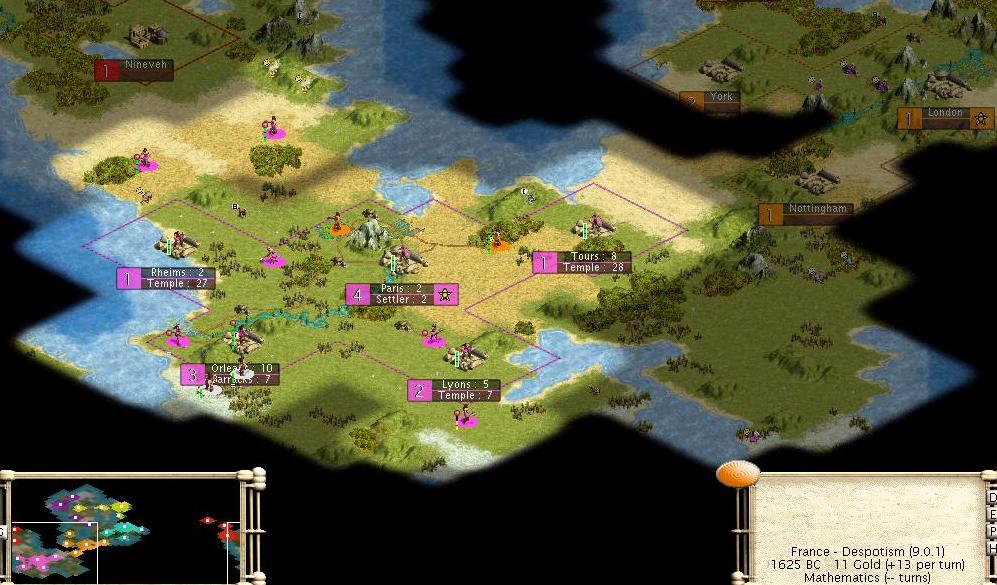This screenshot has width=997, height=585.
Task: Click the orange spiral globe button
Action: (x=738, y=474)
